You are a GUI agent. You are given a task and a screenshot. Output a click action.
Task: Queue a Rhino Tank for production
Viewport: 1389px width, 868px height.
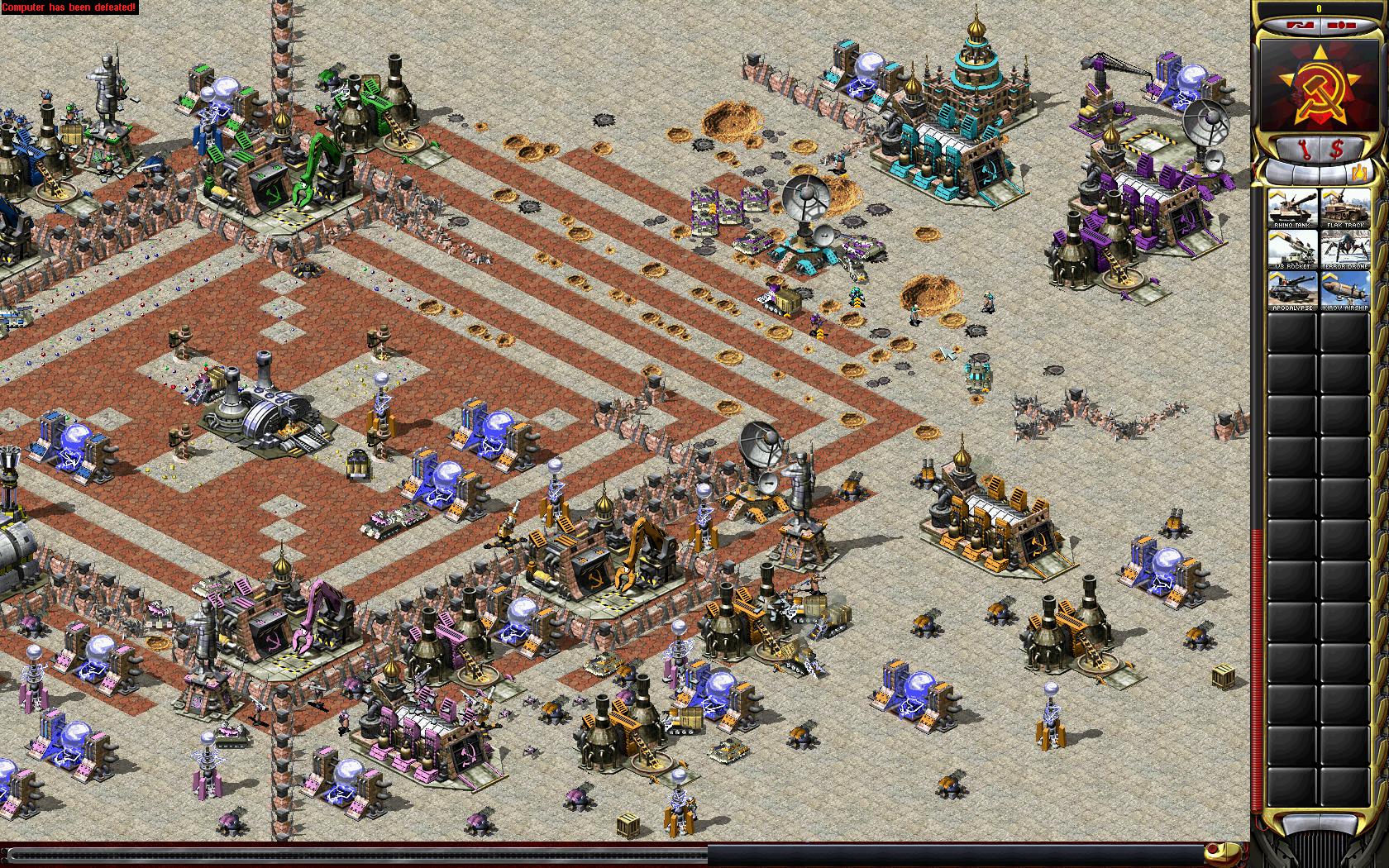1294,207
